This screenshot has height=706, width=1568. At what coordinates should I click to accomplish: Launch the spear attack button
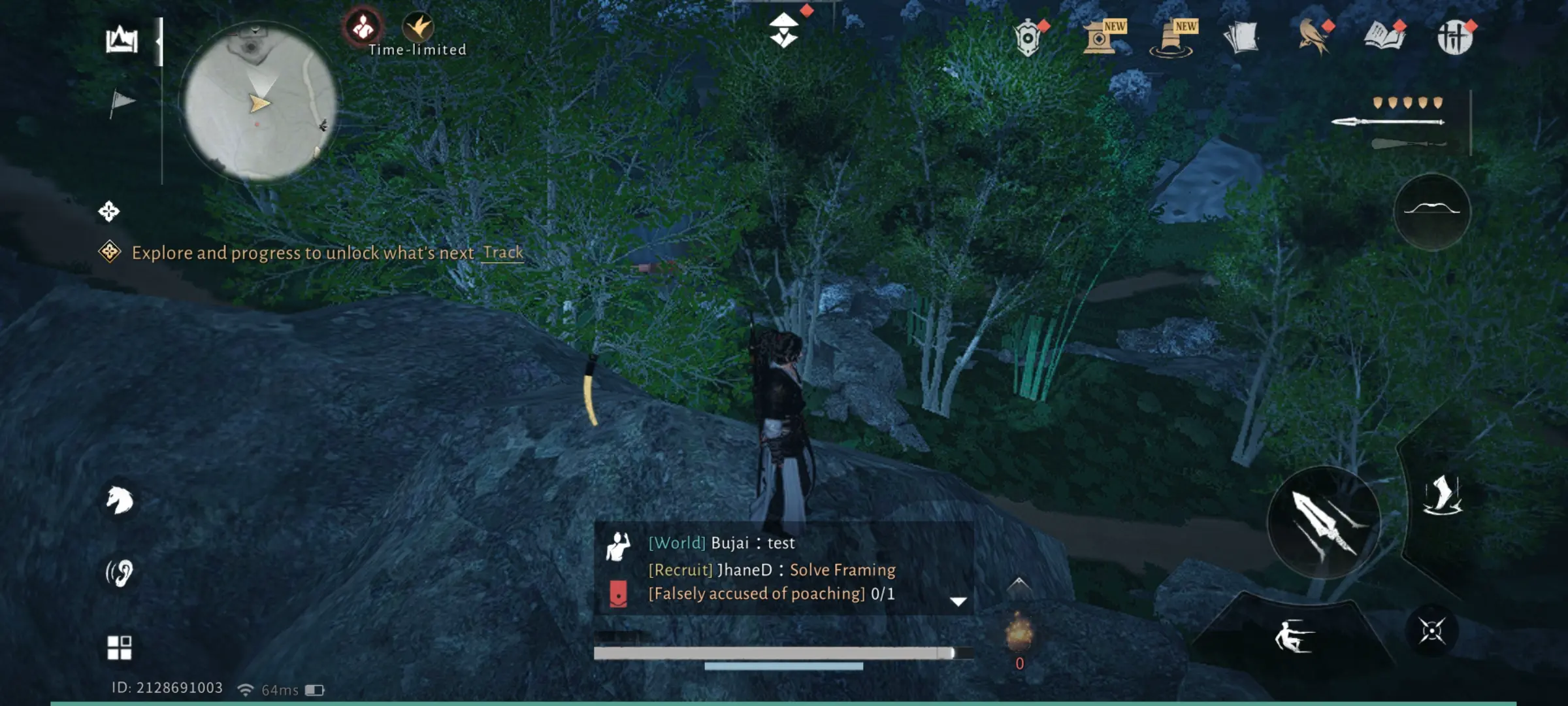(1324, 523)
